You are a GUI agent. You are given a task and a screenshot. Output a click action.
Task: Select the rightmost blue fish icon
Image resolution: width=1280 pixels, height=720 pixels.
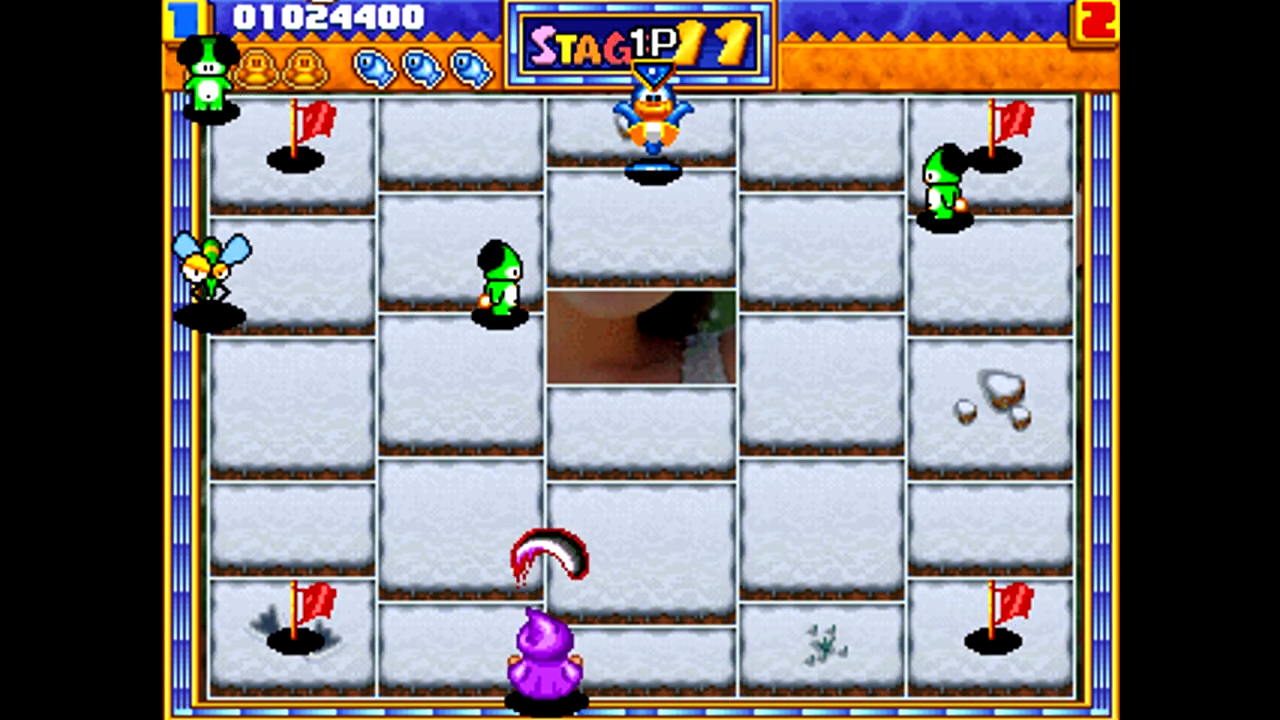tap(467, 68)
